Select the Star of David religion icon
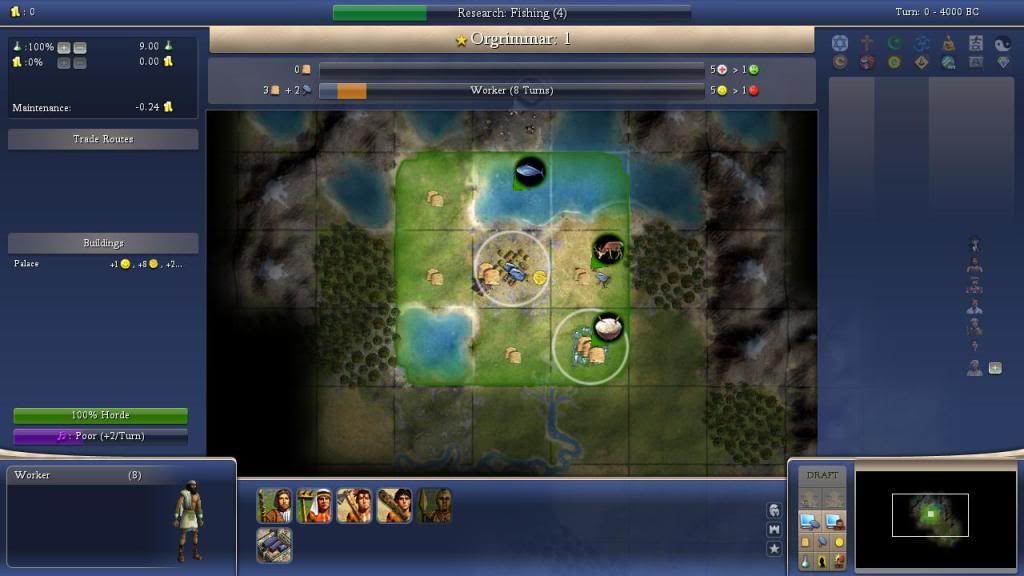This screenshot has width=1024, height=576. (x=840, y=43)
